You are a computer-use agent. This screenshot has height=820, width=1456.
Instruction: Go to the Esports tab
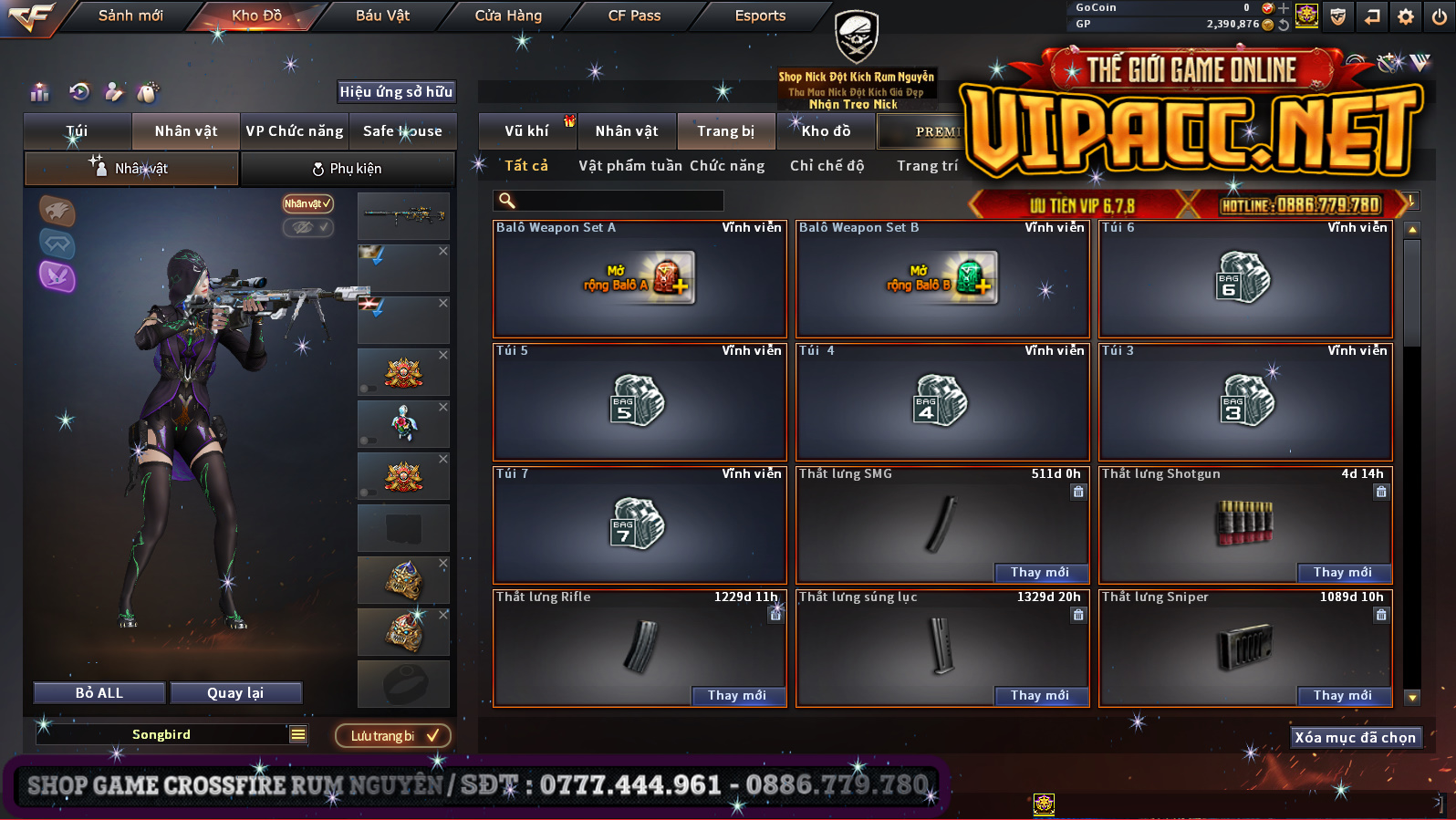760,16
